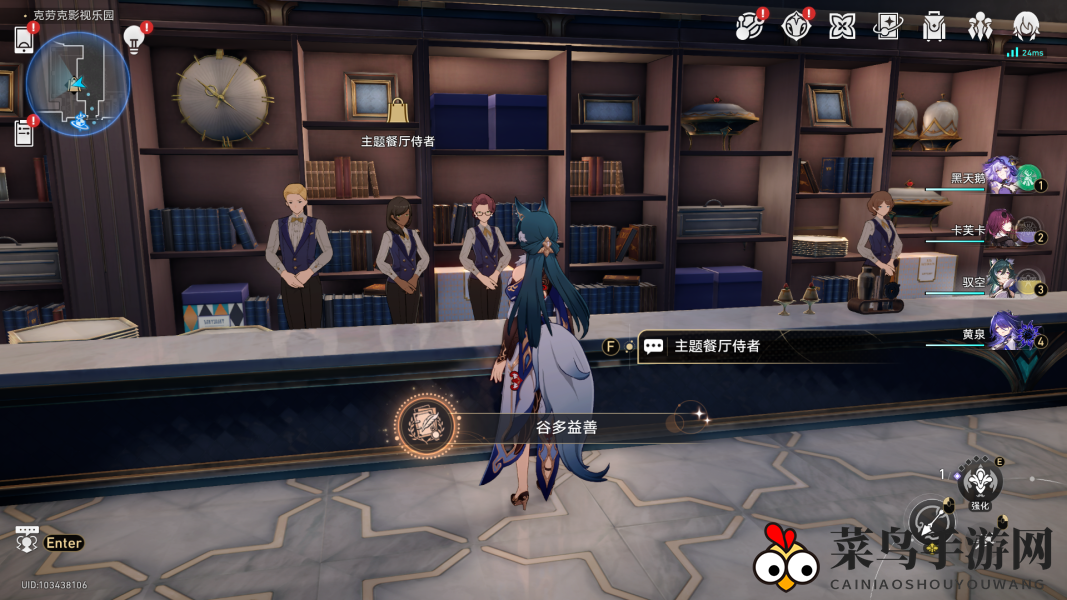Viewport: 1067px width, 600px height.
Task: Open the backpack inventory
Action: (934, 26)
